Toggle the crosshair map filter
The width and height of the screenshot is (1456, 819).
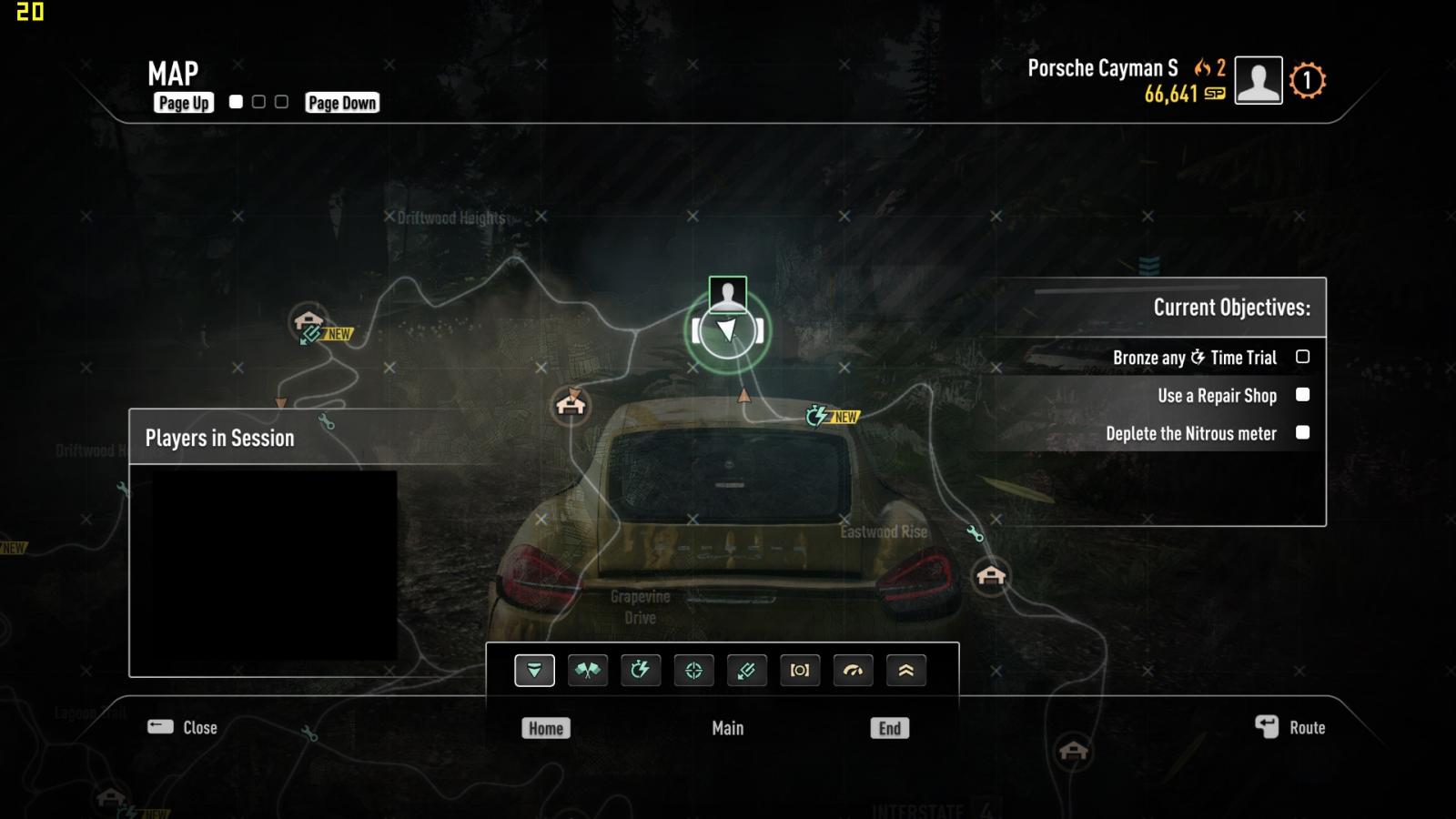[693, 671]
